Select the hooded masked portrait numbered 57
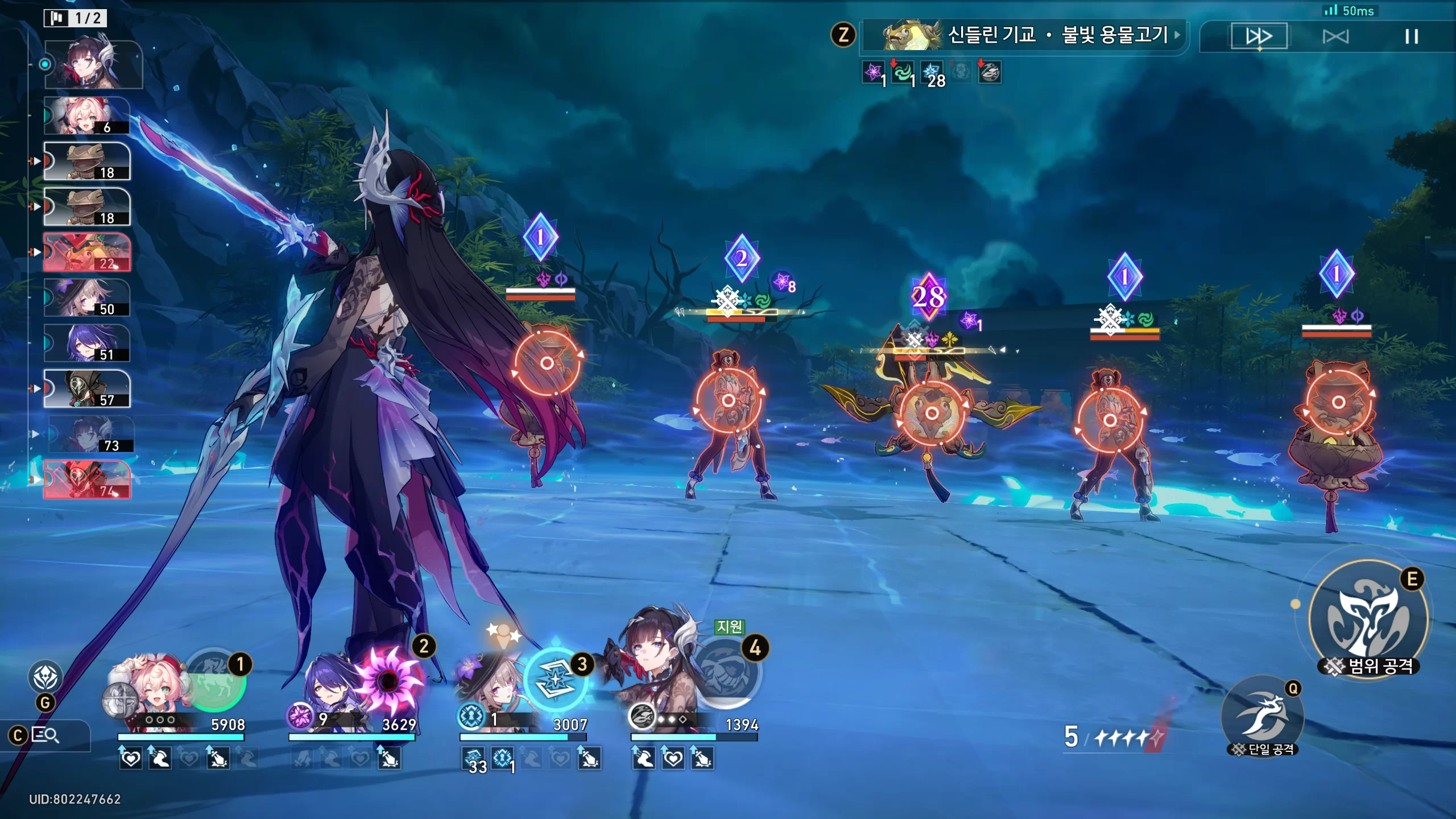The image size is (1456, 819). (x=87, y=388)
